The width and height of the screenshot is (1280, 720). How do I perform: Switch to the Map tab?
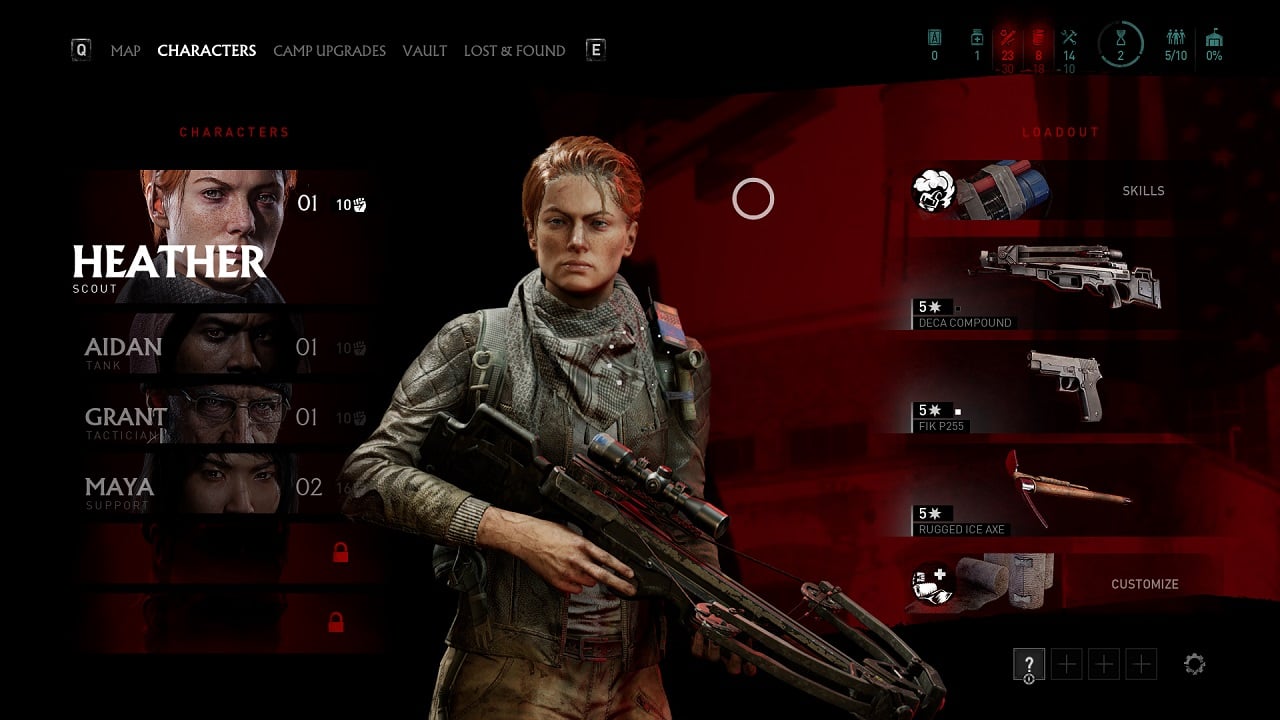tap(125, 51)
